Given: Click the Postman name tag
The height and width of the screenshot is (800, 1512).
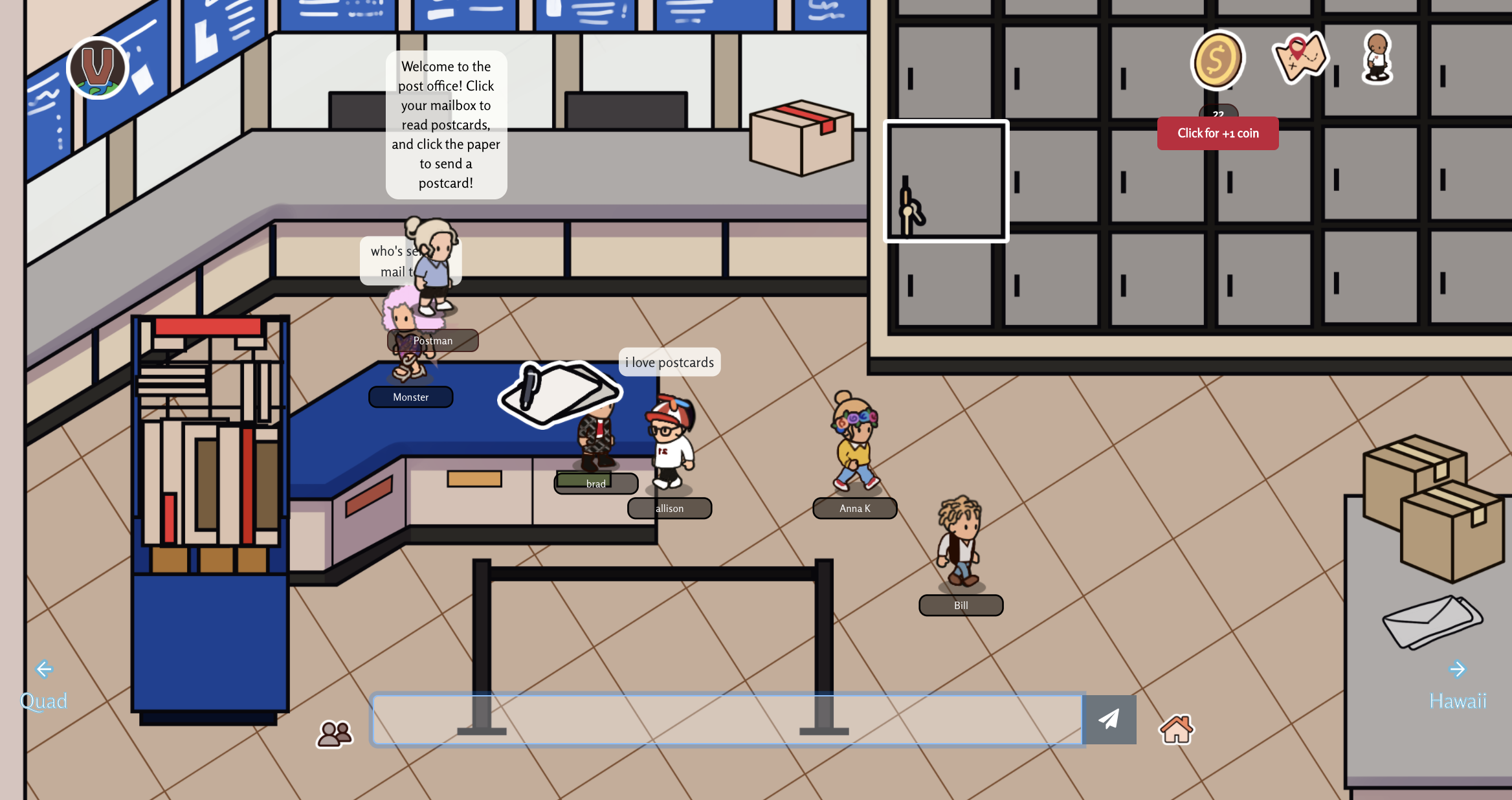Looking at the screenshot, I should pyautogui.click(x=434, y=340).
